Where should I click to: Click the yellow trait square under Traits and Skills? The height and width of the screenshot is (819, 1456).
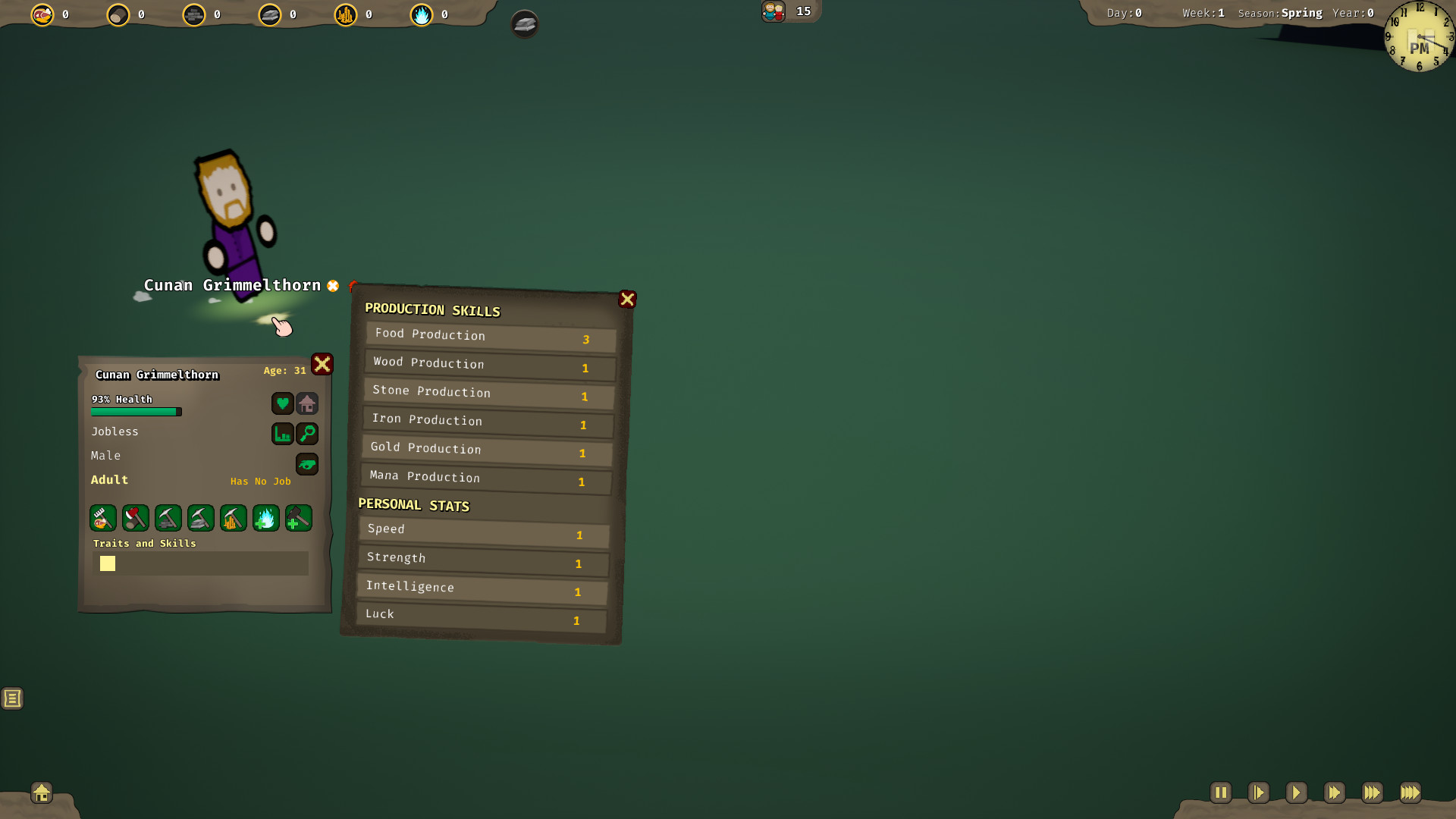(x=108, y=563)
